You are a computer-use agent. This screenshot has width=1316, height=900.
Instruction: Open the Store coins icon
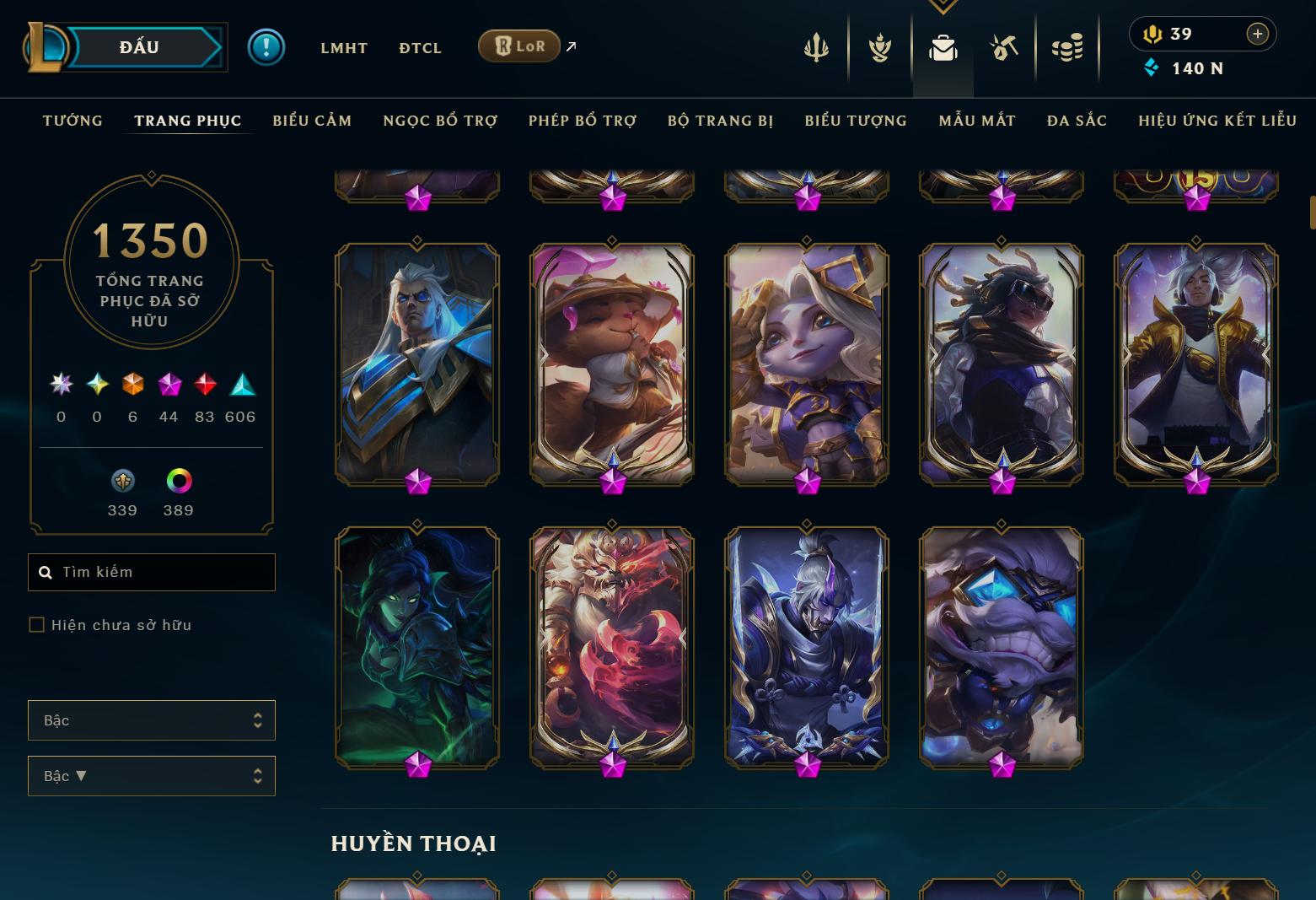pos(1067,48)
